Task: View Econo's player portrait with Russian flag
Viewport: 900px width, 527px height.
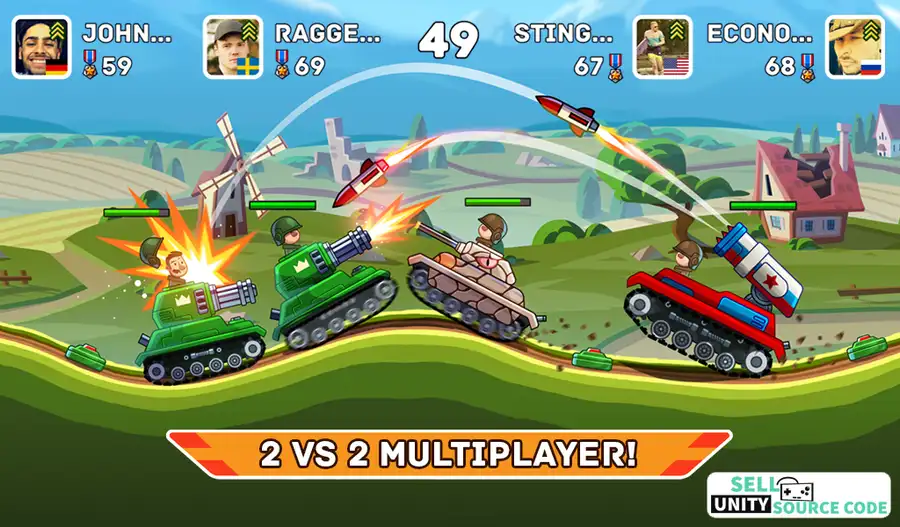Action: point(855,47)
